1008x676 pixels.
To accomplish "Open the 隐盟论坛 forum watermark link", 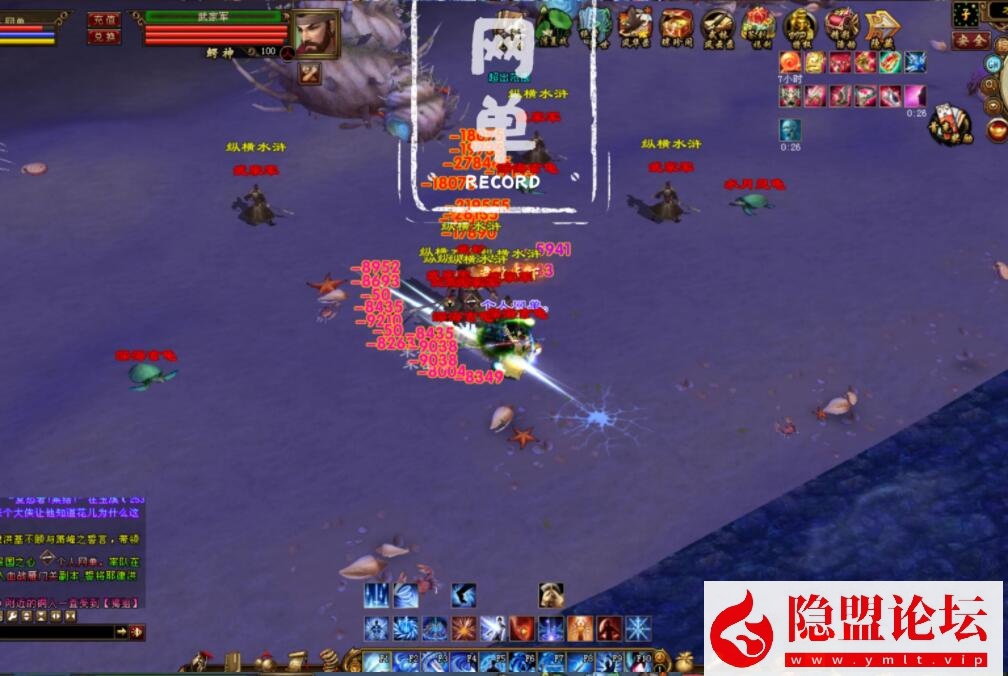I will [x=853, y=626].
